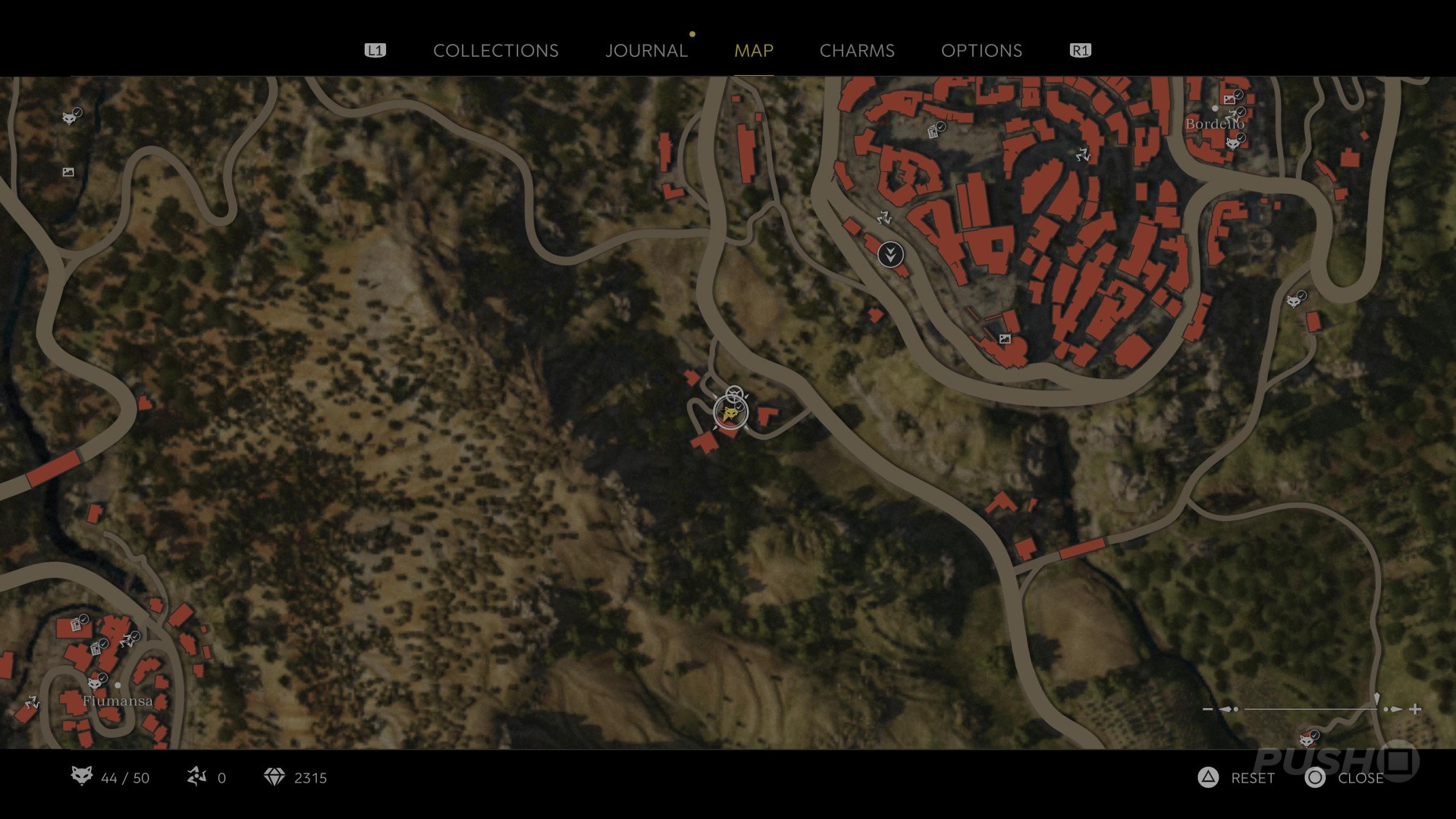This screenshot has width=1456, height=819.
Task: Select the Bordello town label
Action: 1214,124
